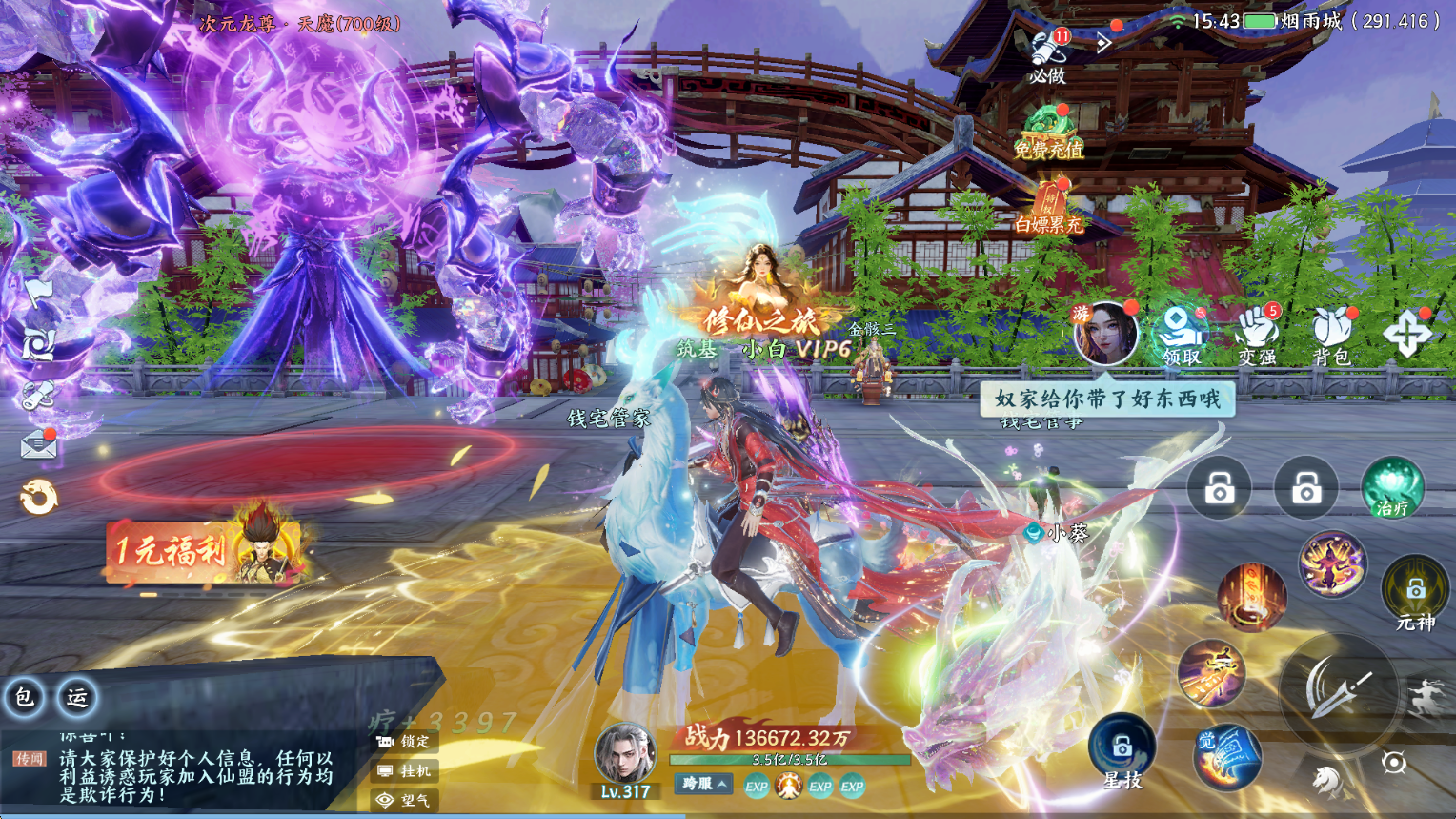Open the 背包 backpack
Screen dimensions: 1456x819
[1331, 336]
